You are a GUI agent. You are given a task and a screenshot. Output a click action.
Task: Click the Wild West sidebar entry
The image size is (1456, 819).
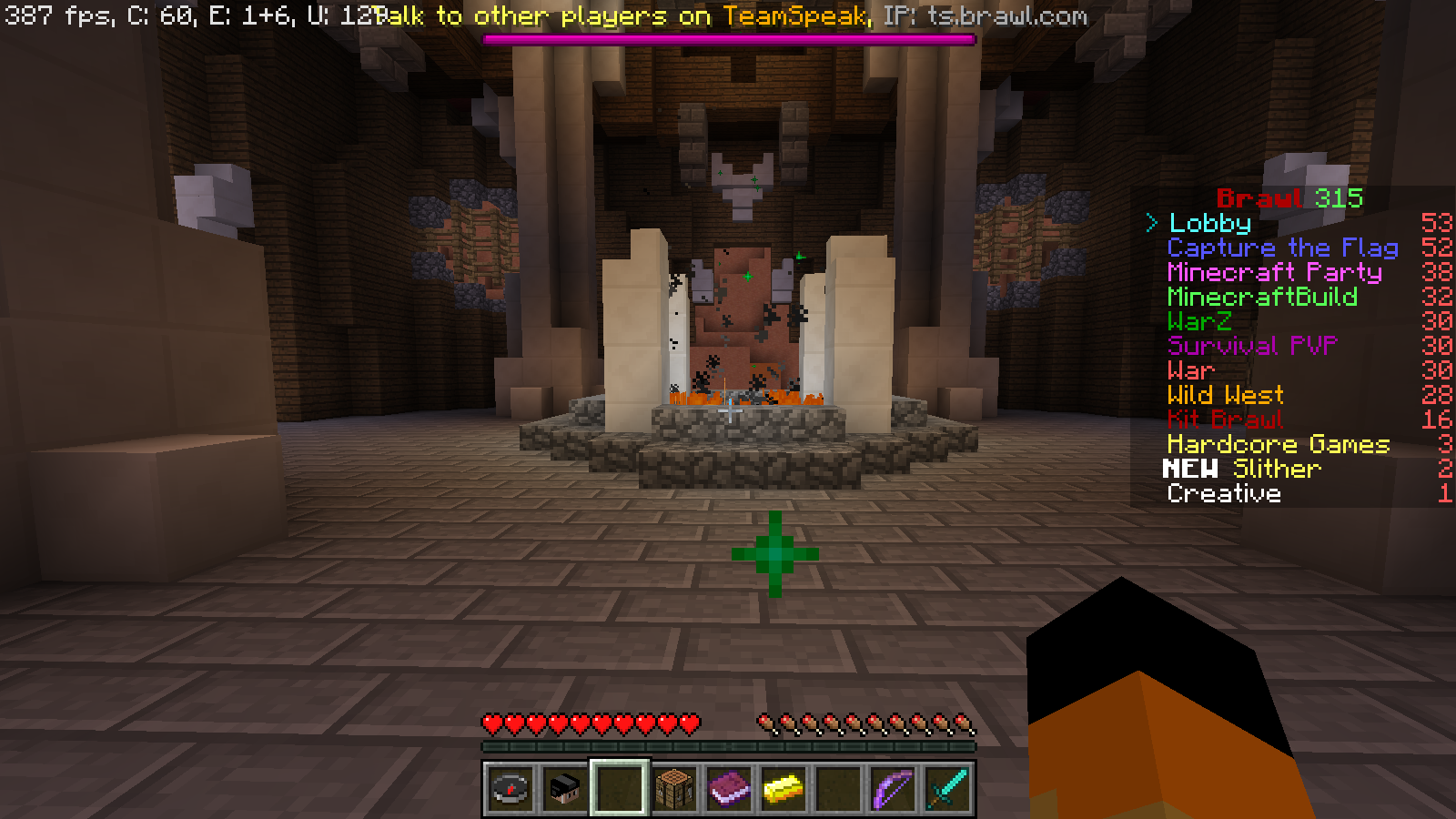pyautogui.click(x=1225, y=395)
